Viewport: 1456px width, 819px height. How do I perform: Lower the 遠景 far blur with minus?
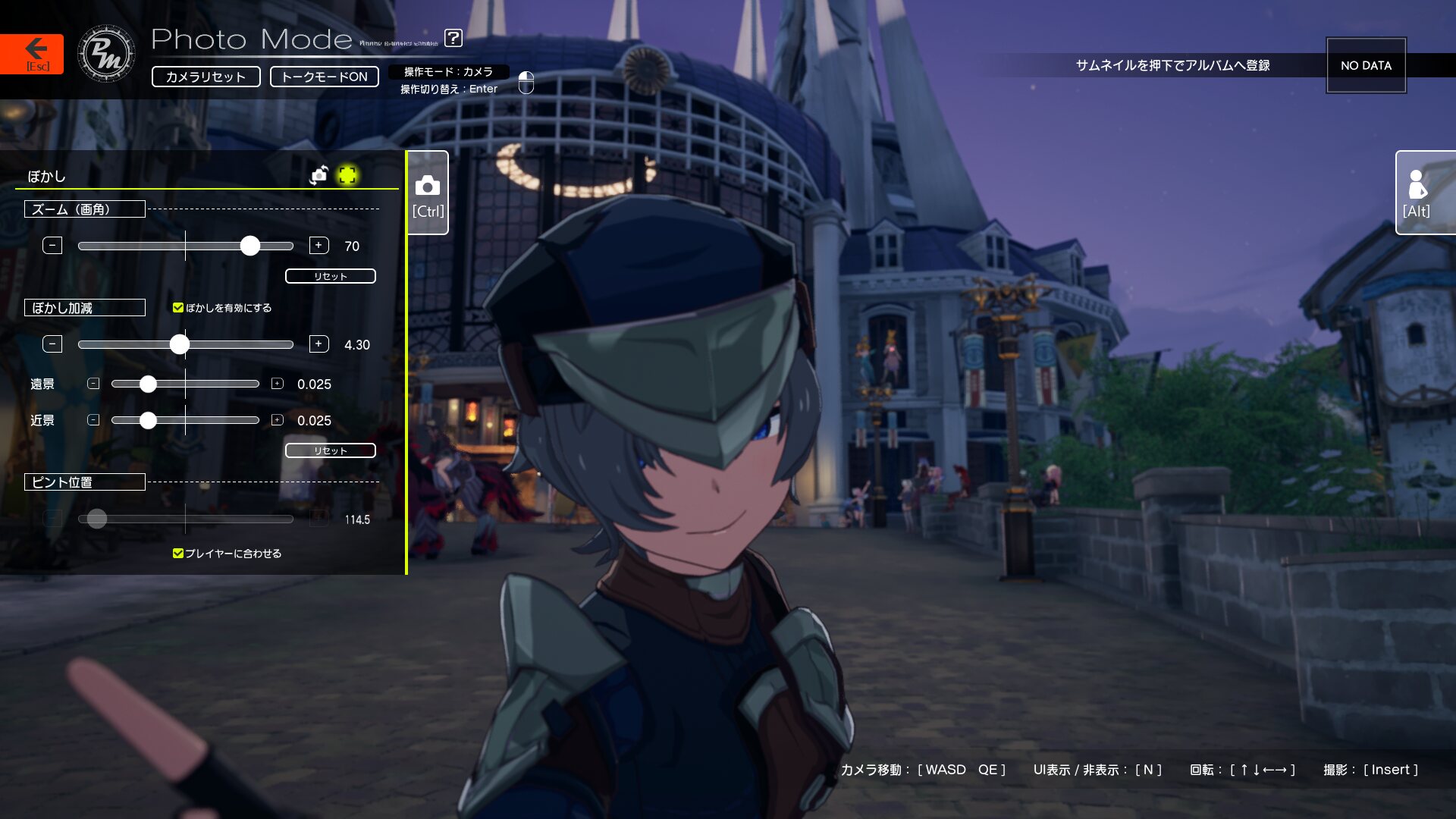(x=93, y=384)
